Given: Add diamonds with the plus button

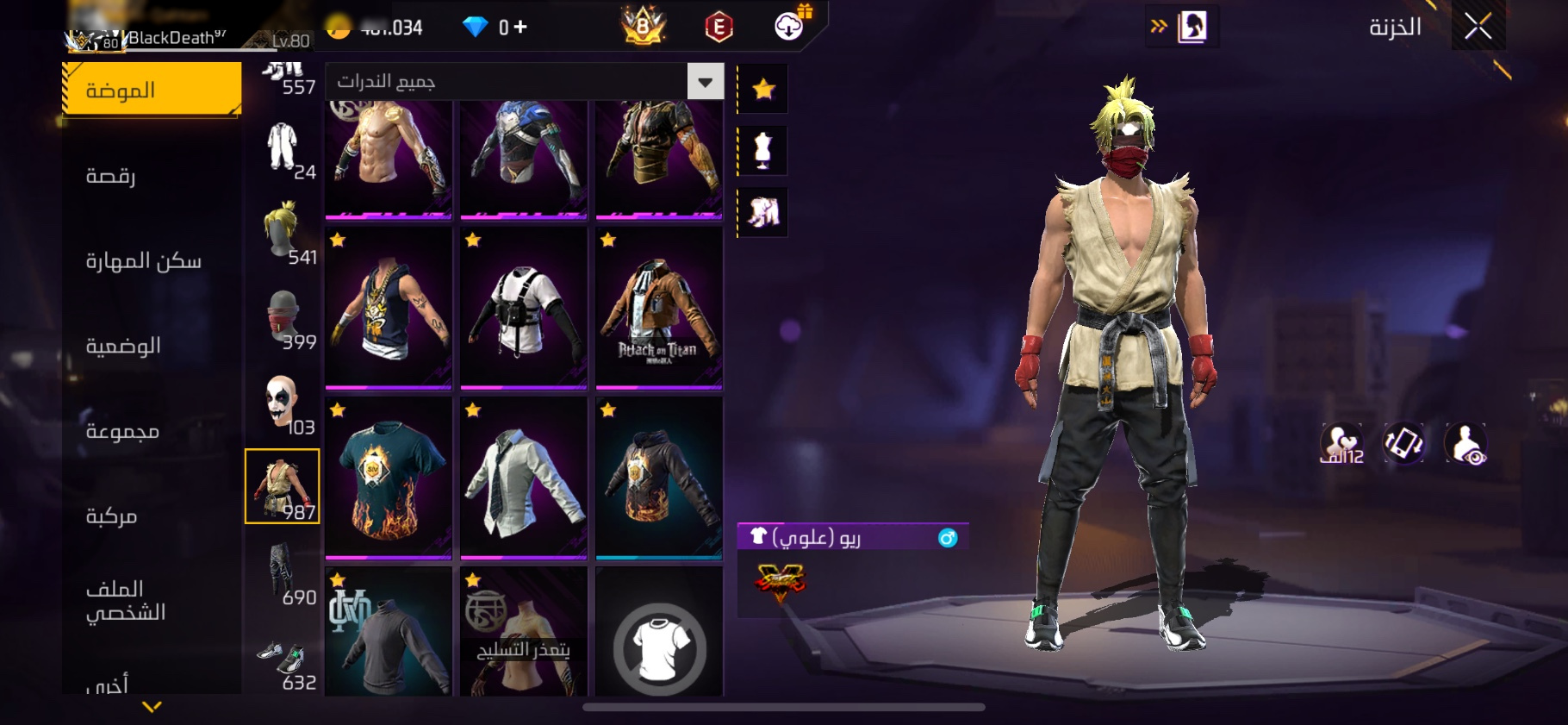Looking at the screenshot, I should click(520, 28).
